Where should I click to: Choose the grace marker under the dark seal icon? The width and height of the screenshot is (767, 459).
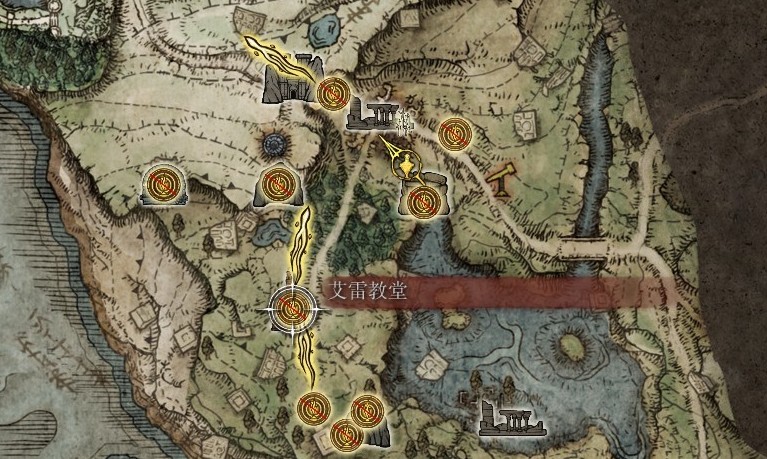click(276, 184)
